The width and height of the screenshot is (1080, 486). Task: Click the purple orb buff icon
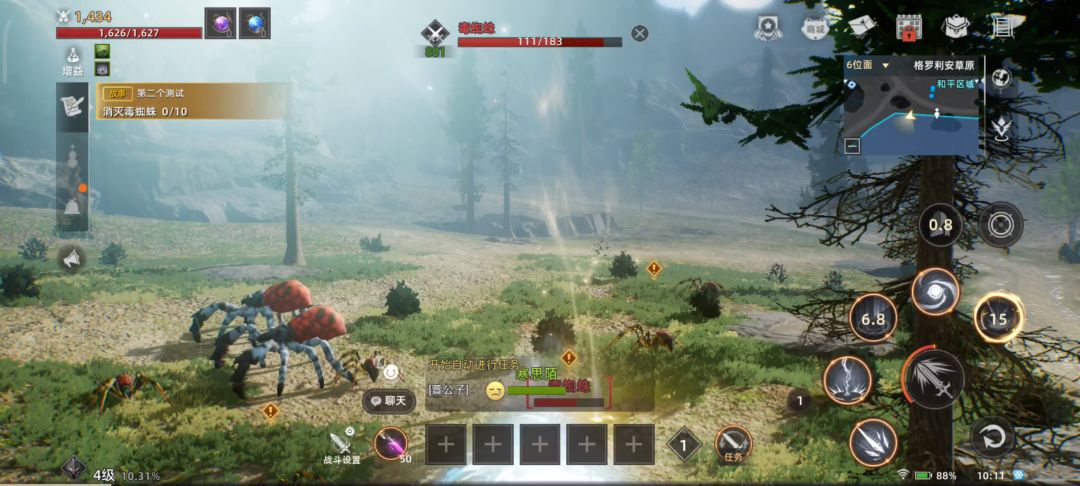(x=220, y=23)
